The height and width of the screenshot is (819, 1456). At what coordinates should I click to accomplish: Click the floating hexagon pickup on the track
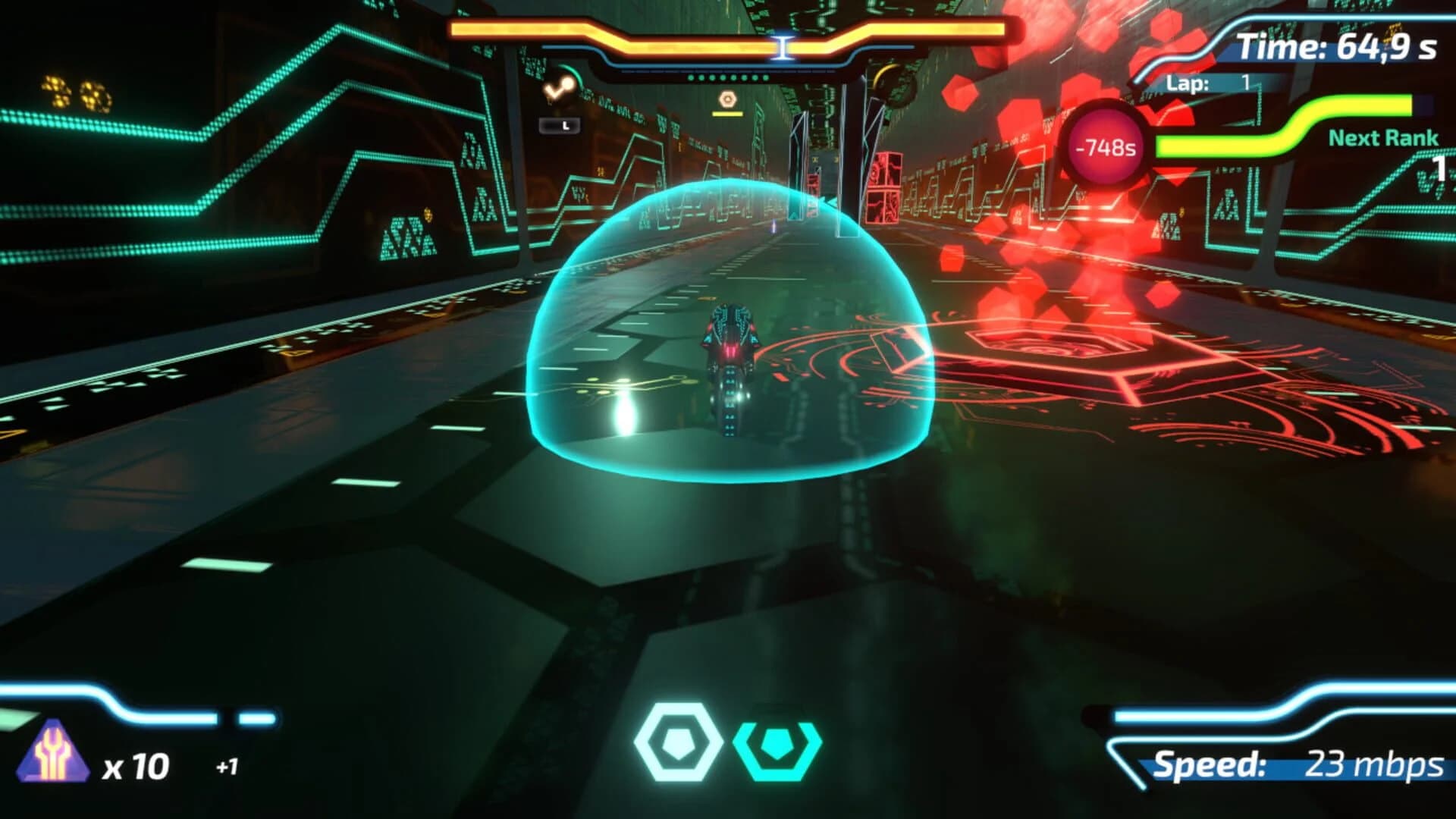726,97
